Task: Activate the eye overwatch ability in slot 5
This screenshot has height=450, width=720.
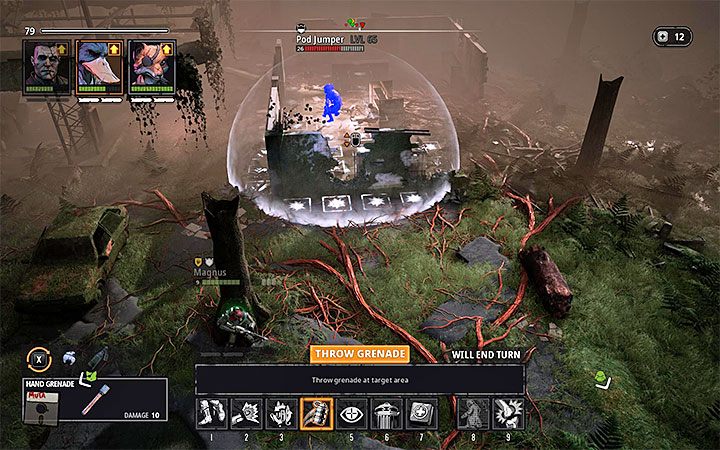Action: (x=352, y=413)
